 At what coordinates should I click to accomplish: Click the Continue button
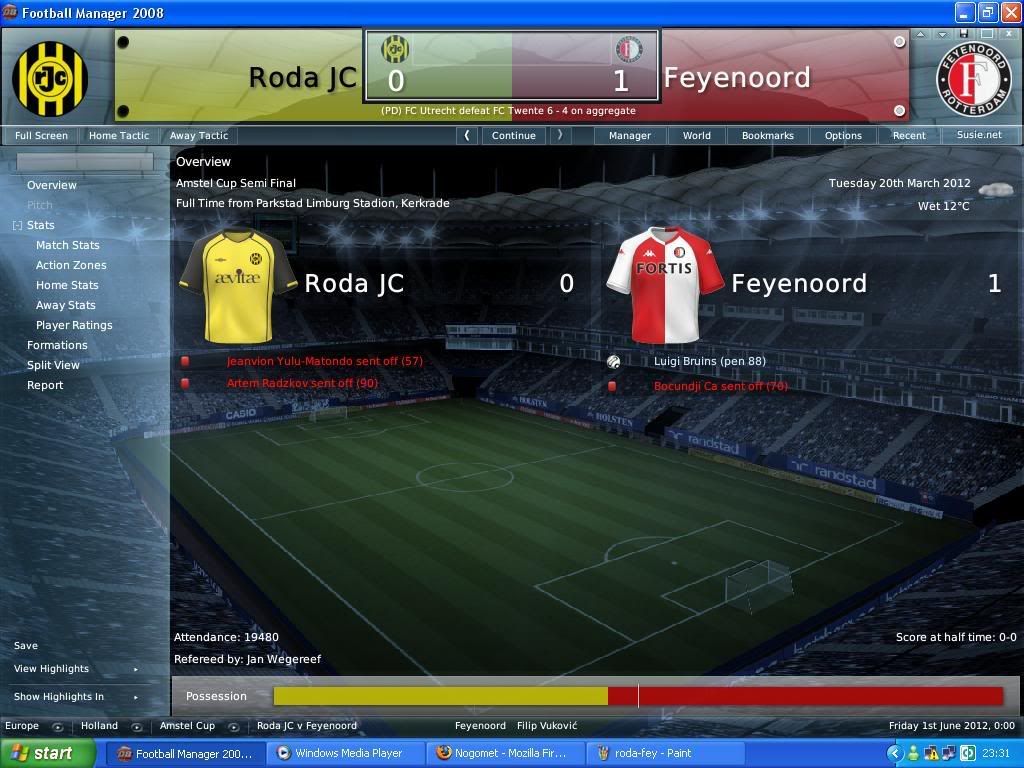[514, 135]
